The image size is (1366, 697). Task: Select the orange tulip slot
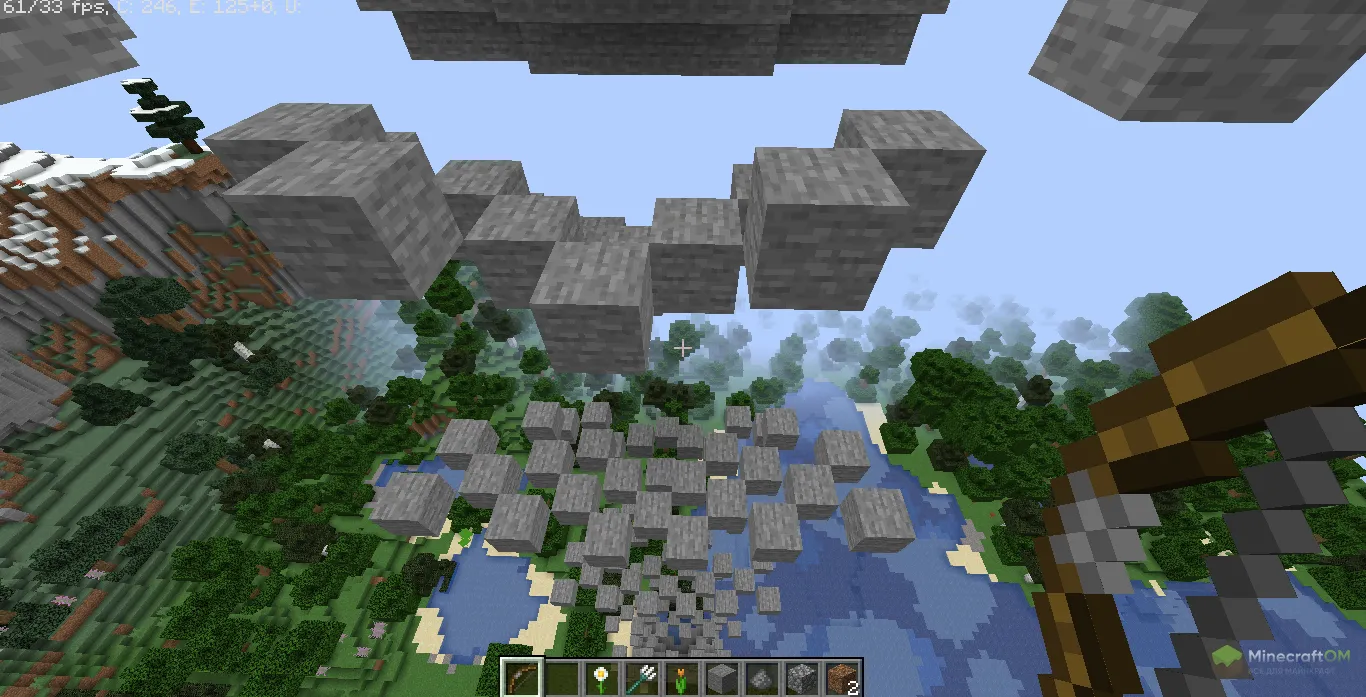[x=681, y=677]
